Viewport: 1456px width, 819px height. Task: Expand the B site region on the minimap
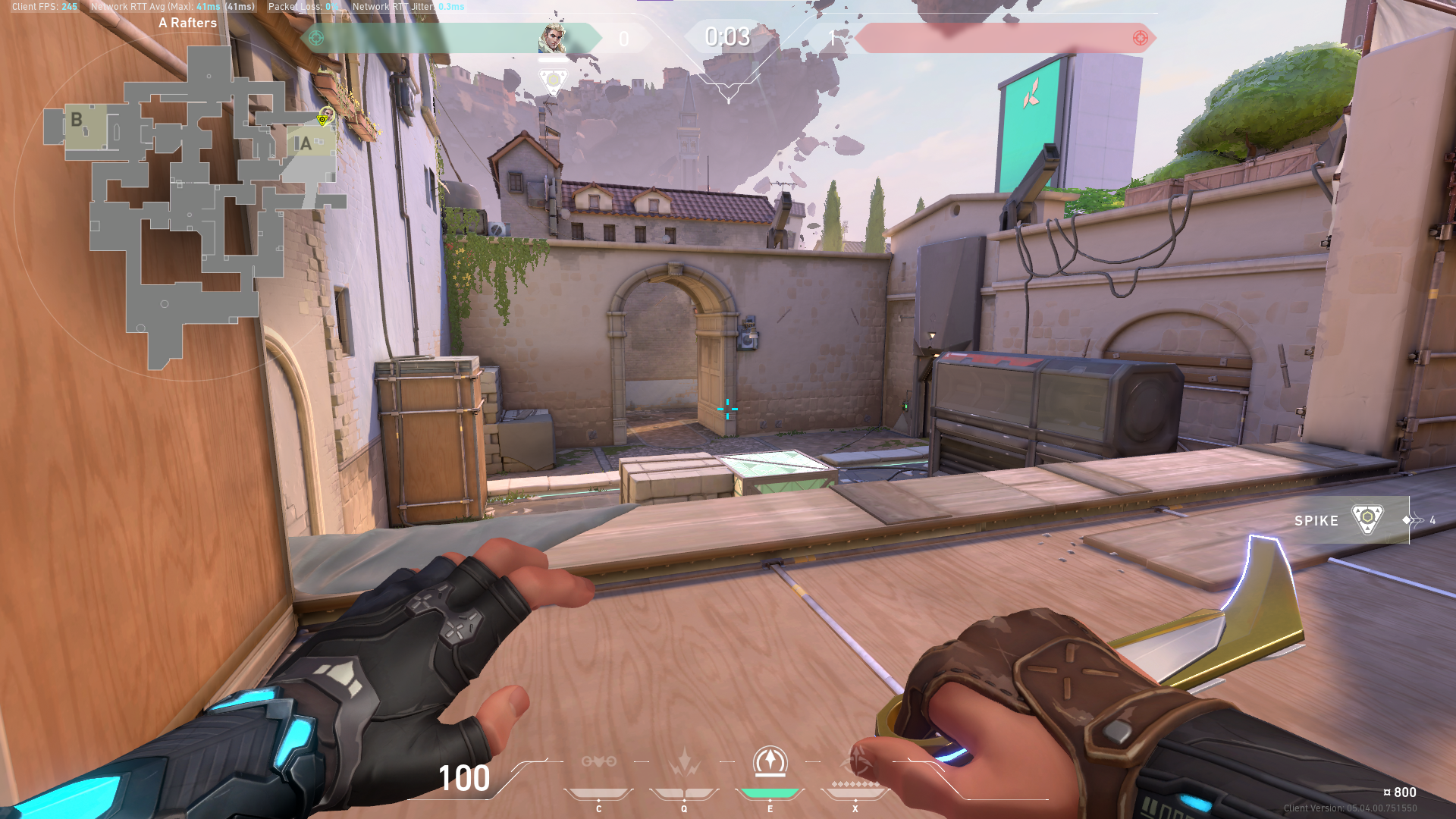point(76,119)
